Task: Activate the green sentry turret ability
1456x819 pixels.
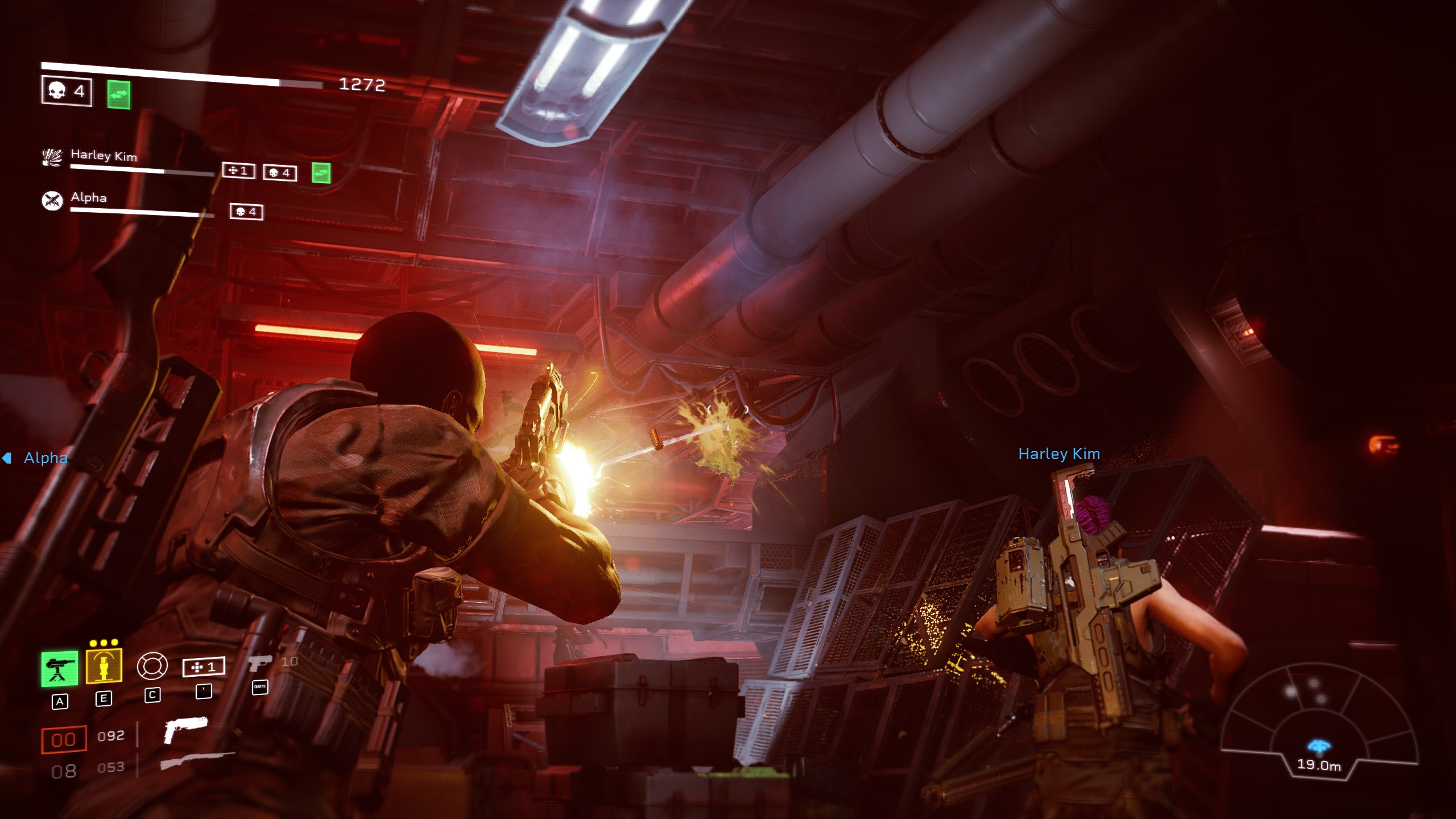Action: coord(59,668)
